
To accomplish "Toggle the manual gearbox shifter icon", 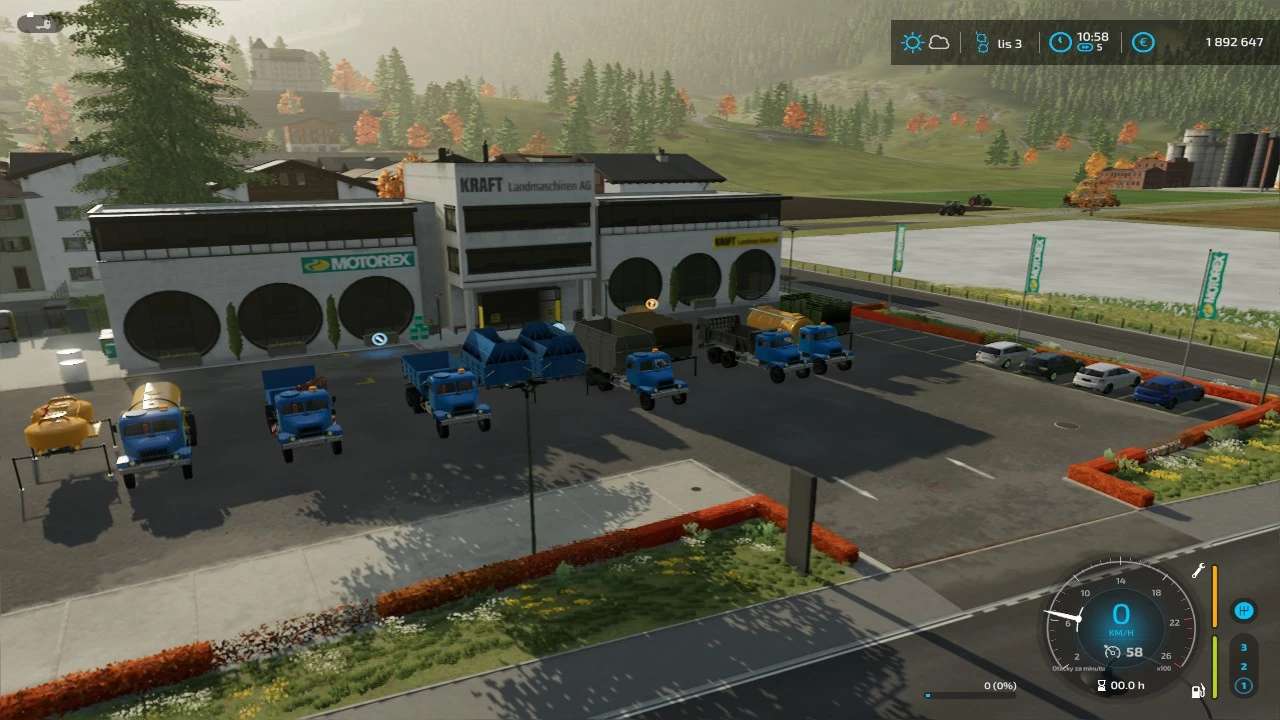I will [1245, 609].
